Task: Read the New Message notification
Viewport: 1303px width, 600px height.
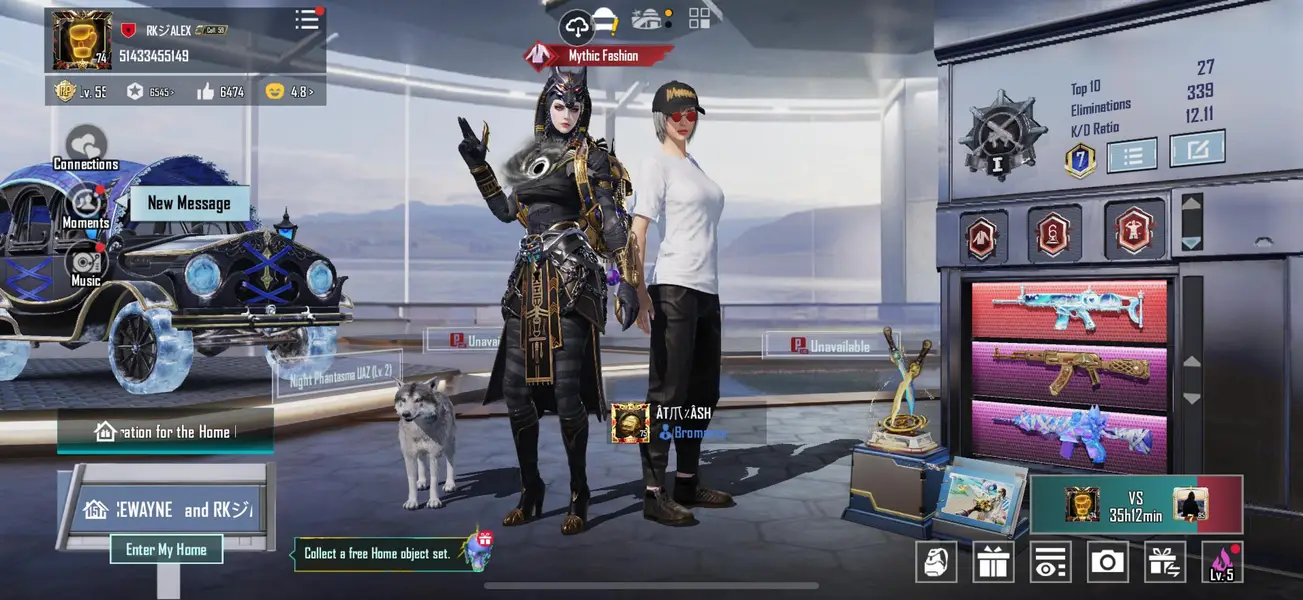Action: pos(189,203)
